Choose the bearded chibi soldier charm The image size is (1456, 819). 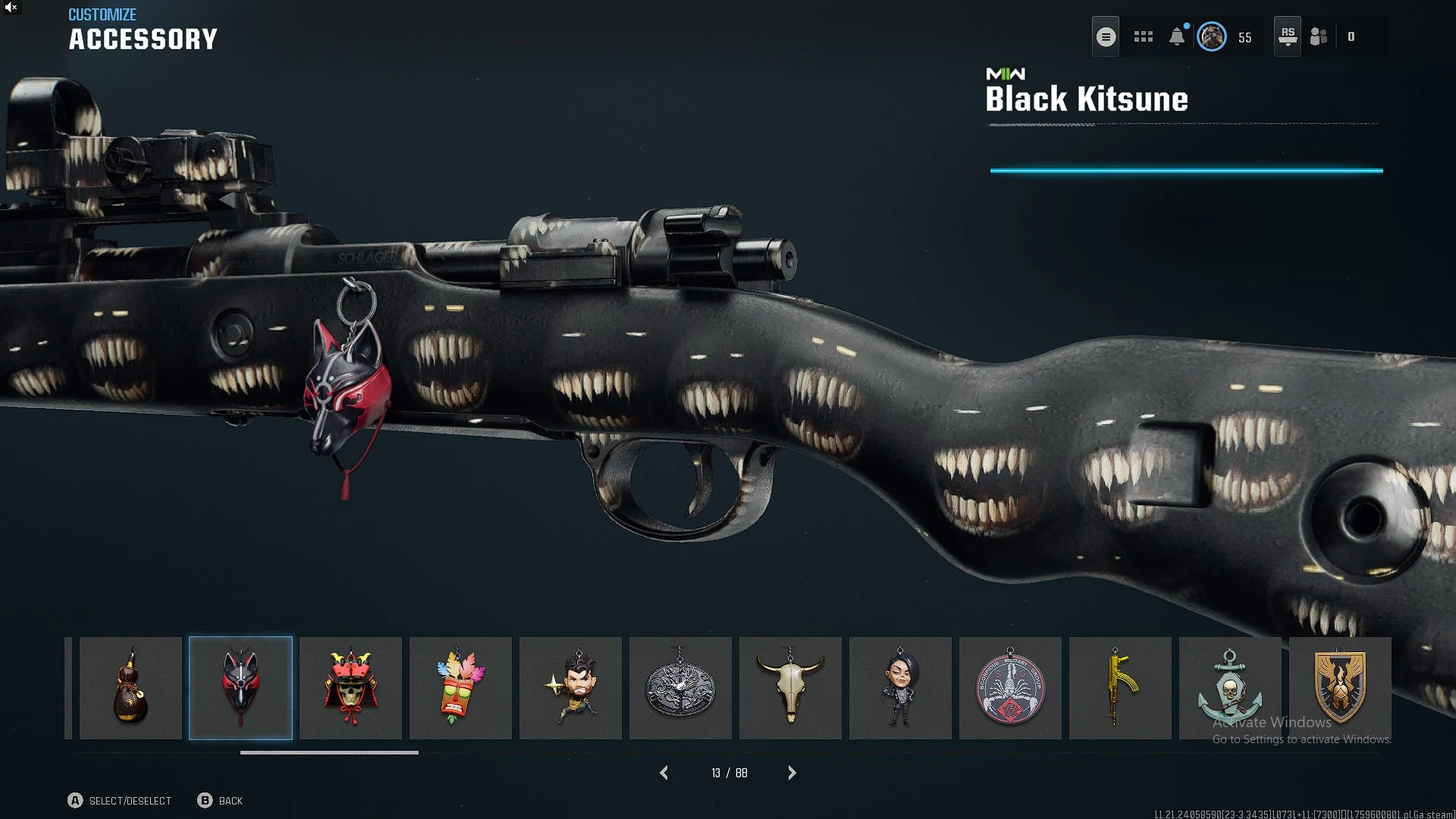pos(570,688)
